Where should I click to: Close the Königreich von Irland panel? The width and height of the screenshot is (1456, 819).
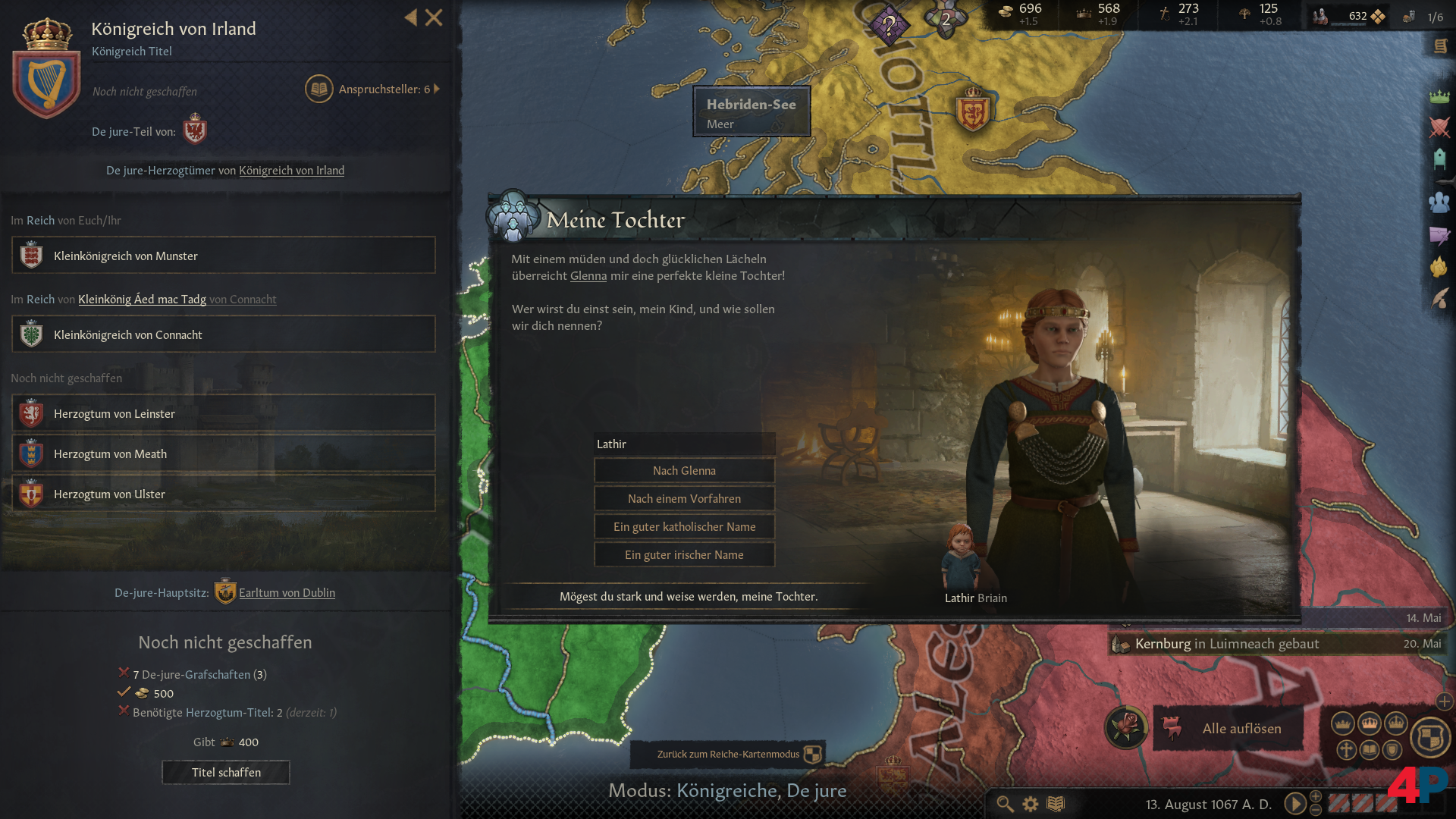[x=434, y=17]
